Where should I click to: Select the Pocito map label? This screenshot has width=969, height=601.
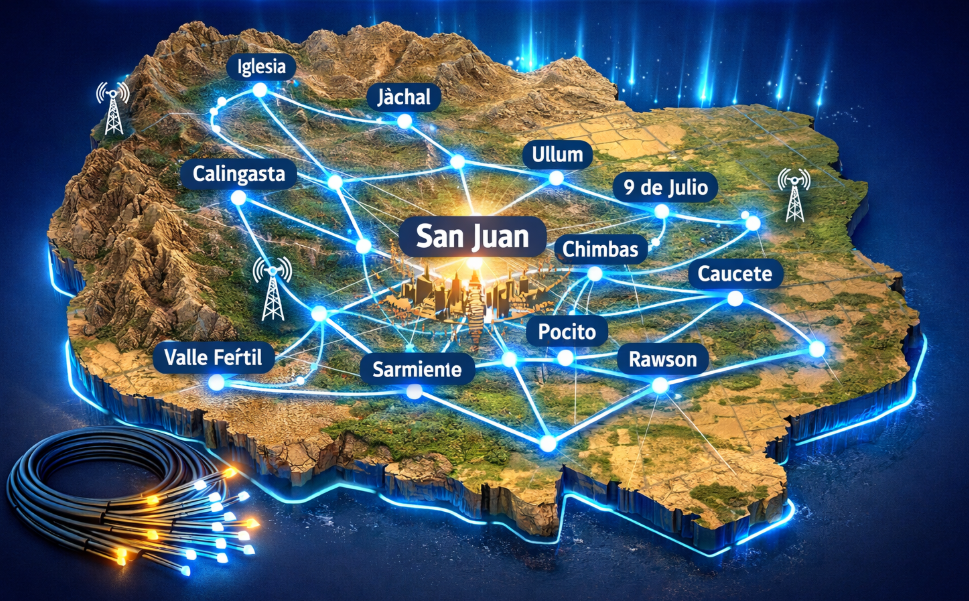566,332
